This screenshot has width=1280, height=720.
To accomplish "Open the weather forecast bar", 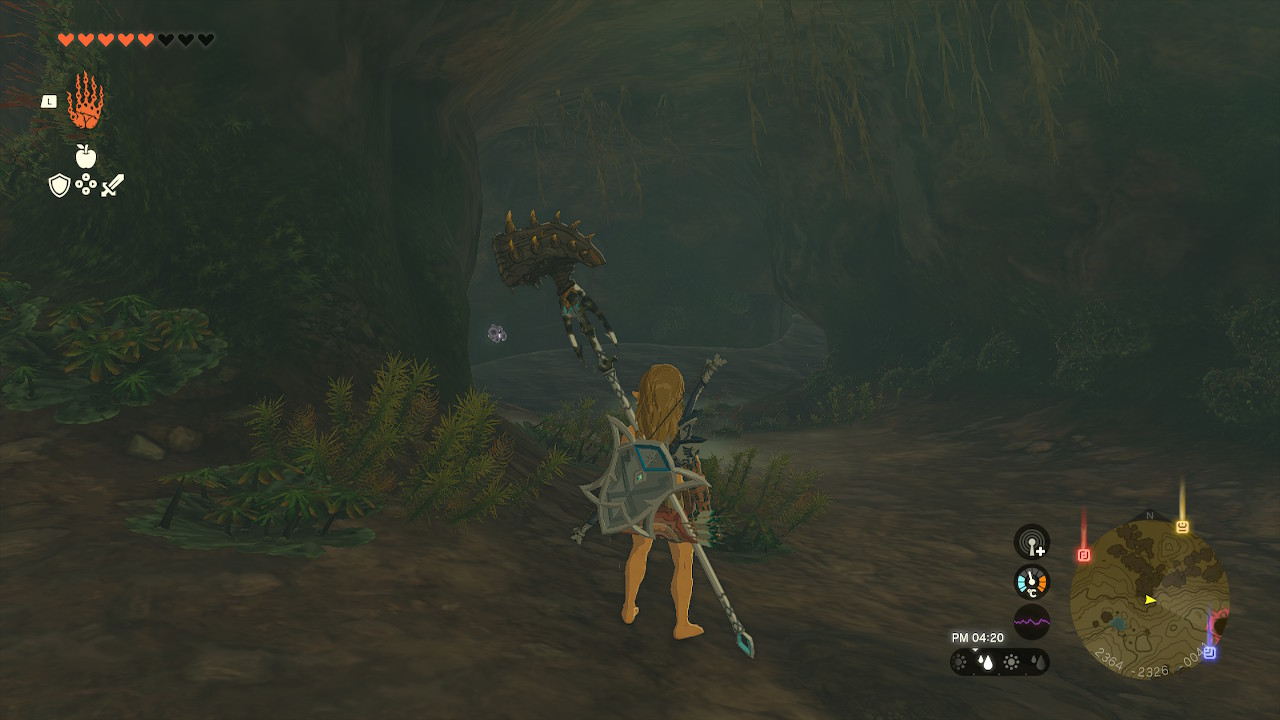I will [999, 662].
